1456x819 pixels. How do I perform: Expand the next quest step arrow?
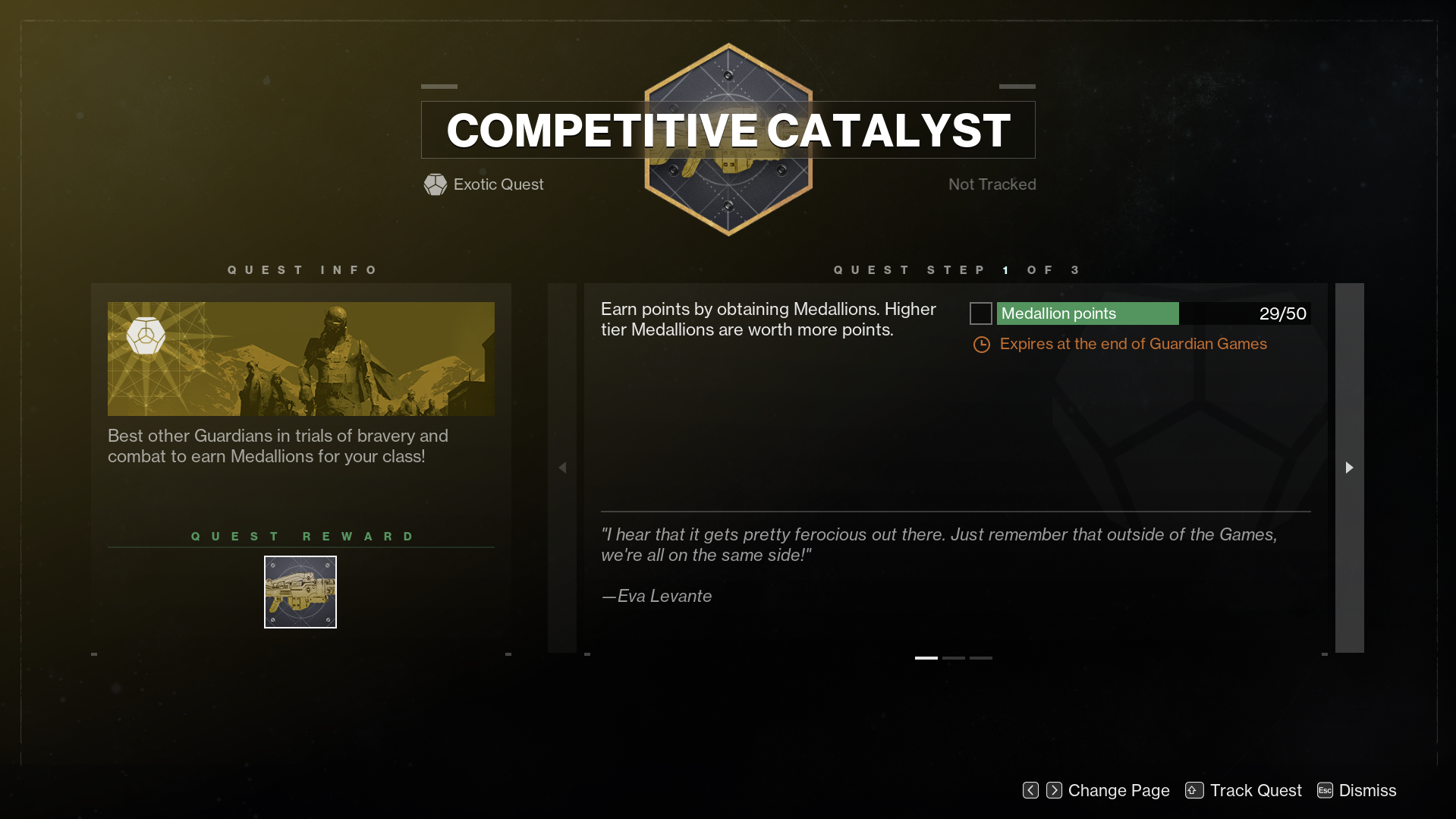(1349, 468)
